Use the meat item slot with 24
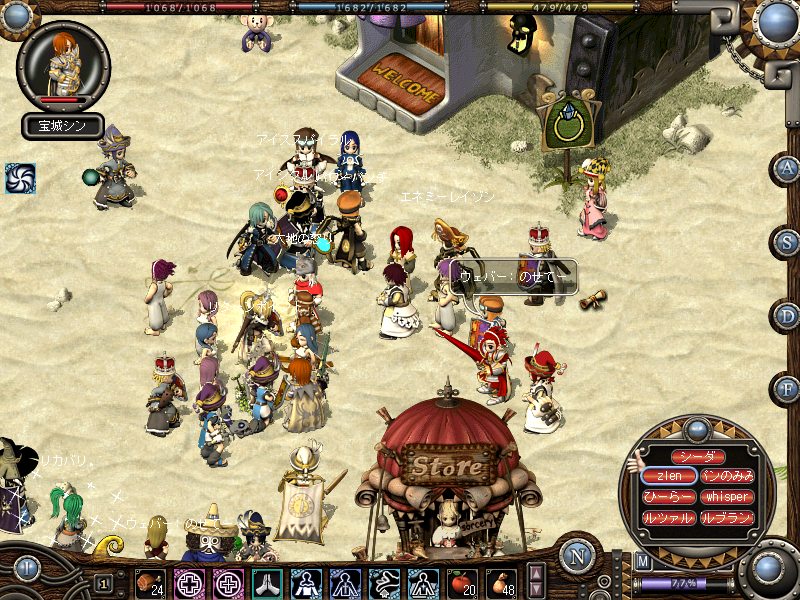This screenshot has height=600, width=800. (x=150, y=582)
